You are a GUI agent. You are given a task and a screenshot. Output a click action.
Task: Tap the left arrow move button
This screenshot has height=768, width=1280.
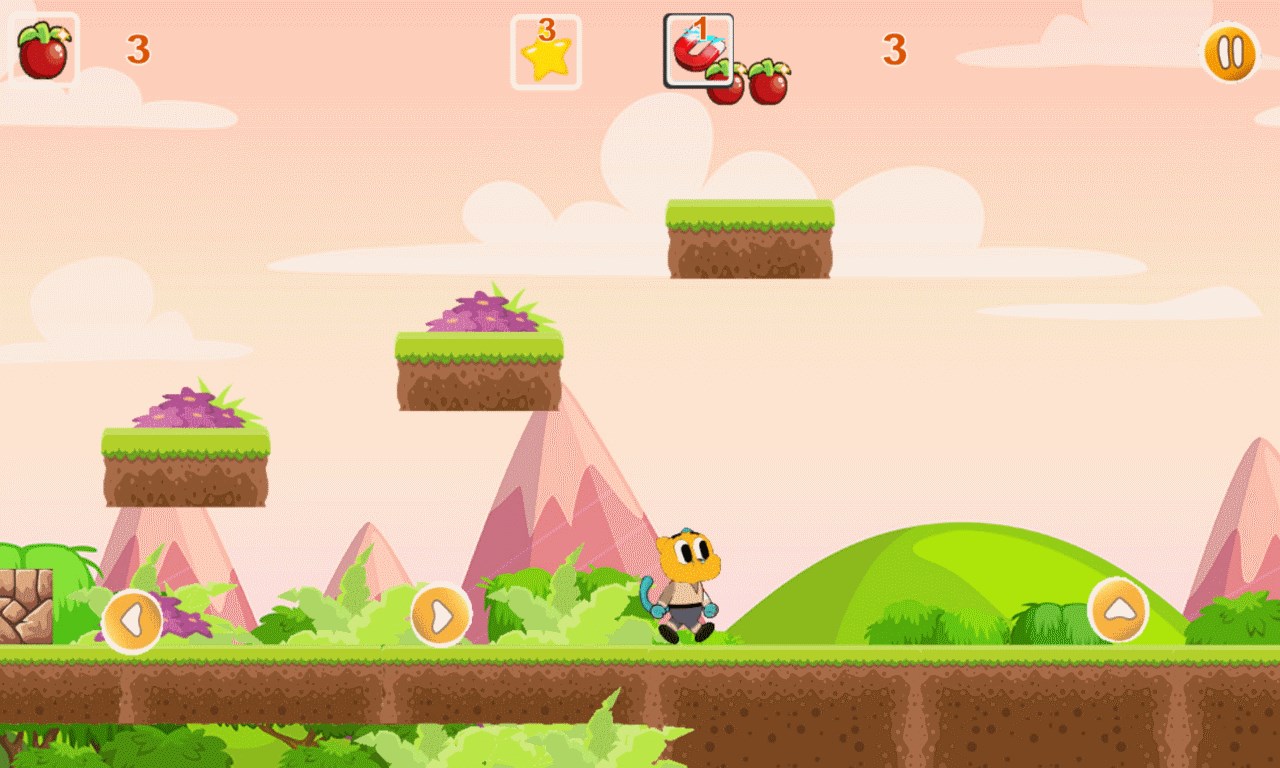tap(132, 621)
